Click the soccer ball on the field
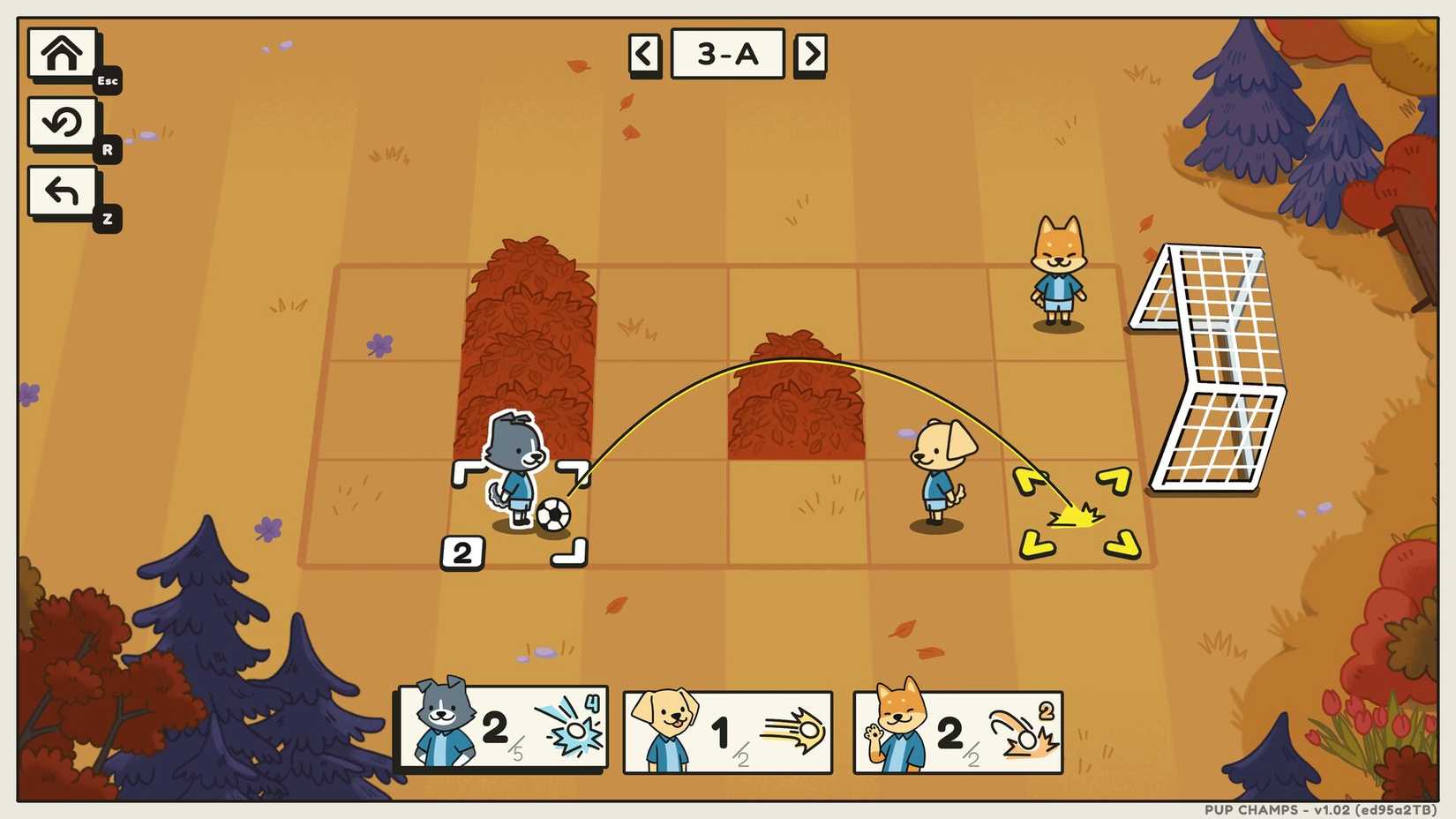The height and width of the screenshot is (819, 1456). [554, 516]
